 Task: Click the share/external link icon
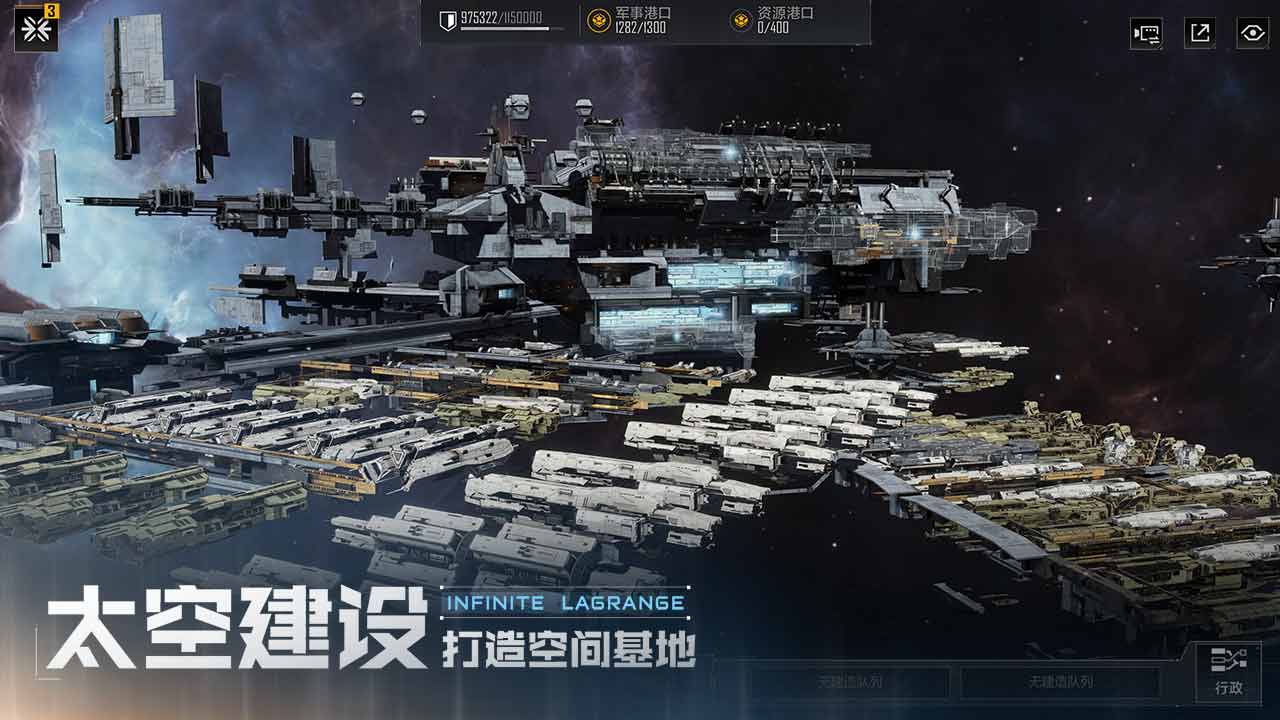1198,32
